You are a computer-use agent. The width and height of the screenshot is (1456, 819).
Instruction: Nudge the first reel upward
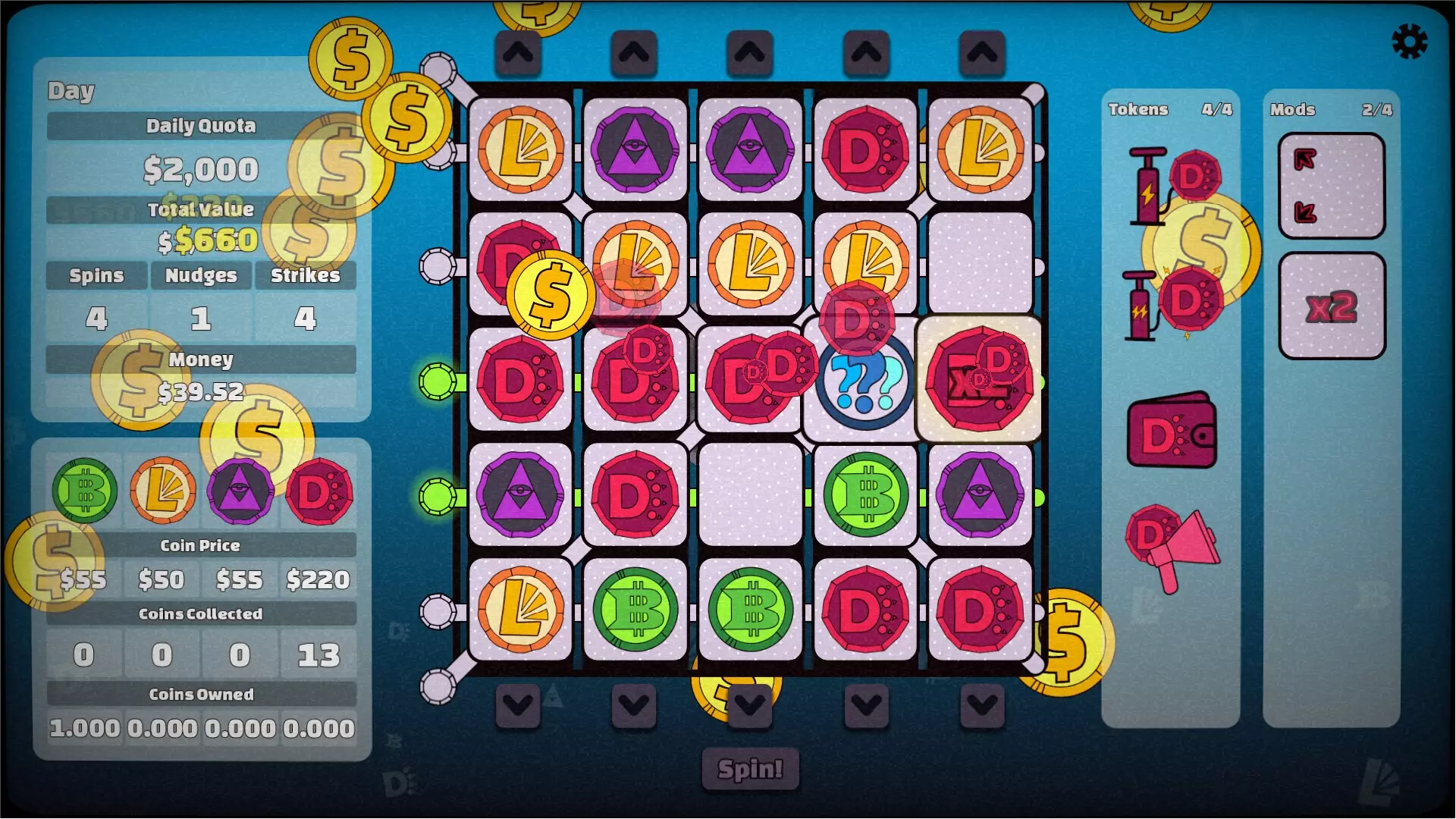(x=519, y=52)
